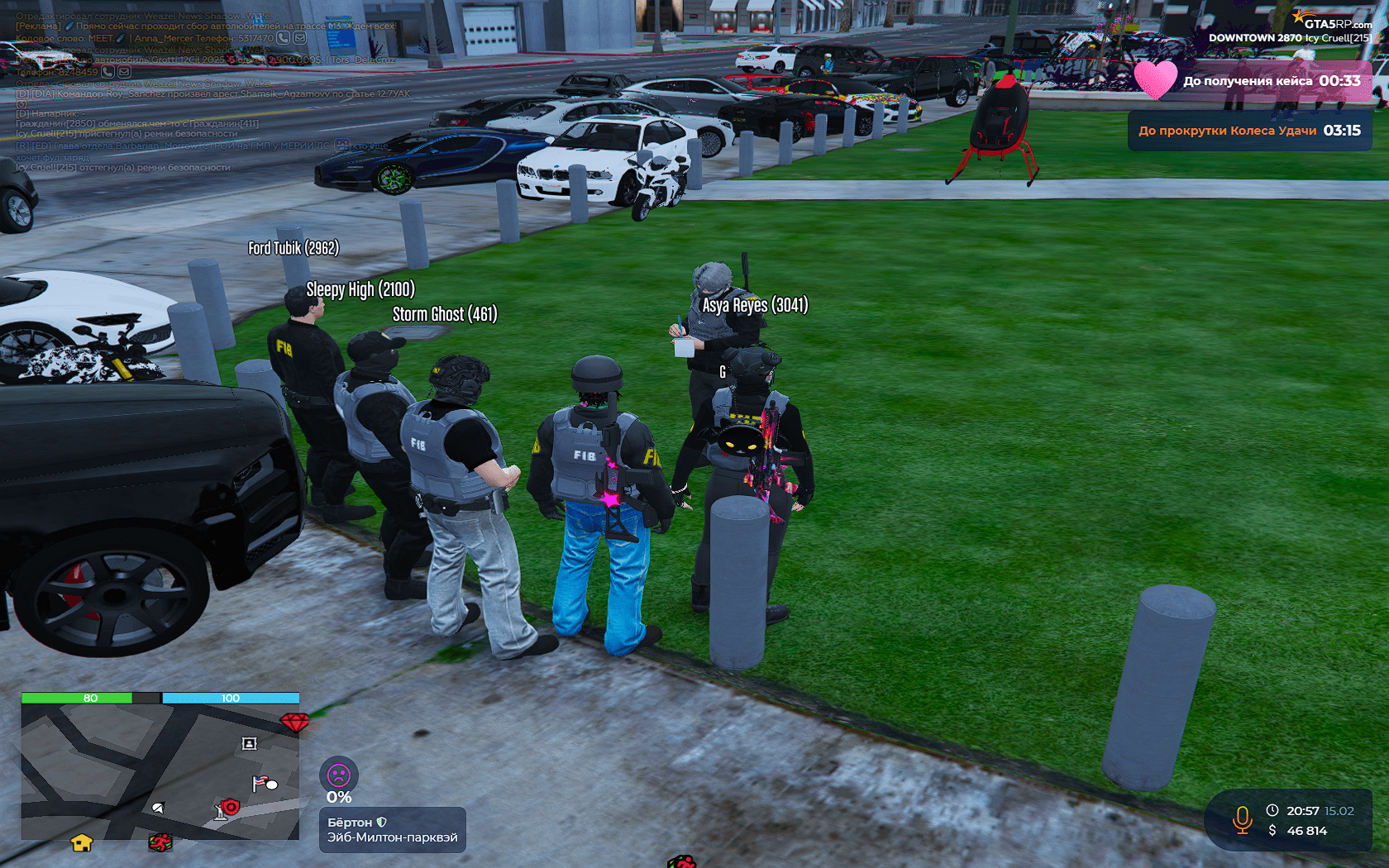Toggle the microphone voice chat icon
The image size is (1389, 868).
pyautogui.click(x=1242, y=819)
